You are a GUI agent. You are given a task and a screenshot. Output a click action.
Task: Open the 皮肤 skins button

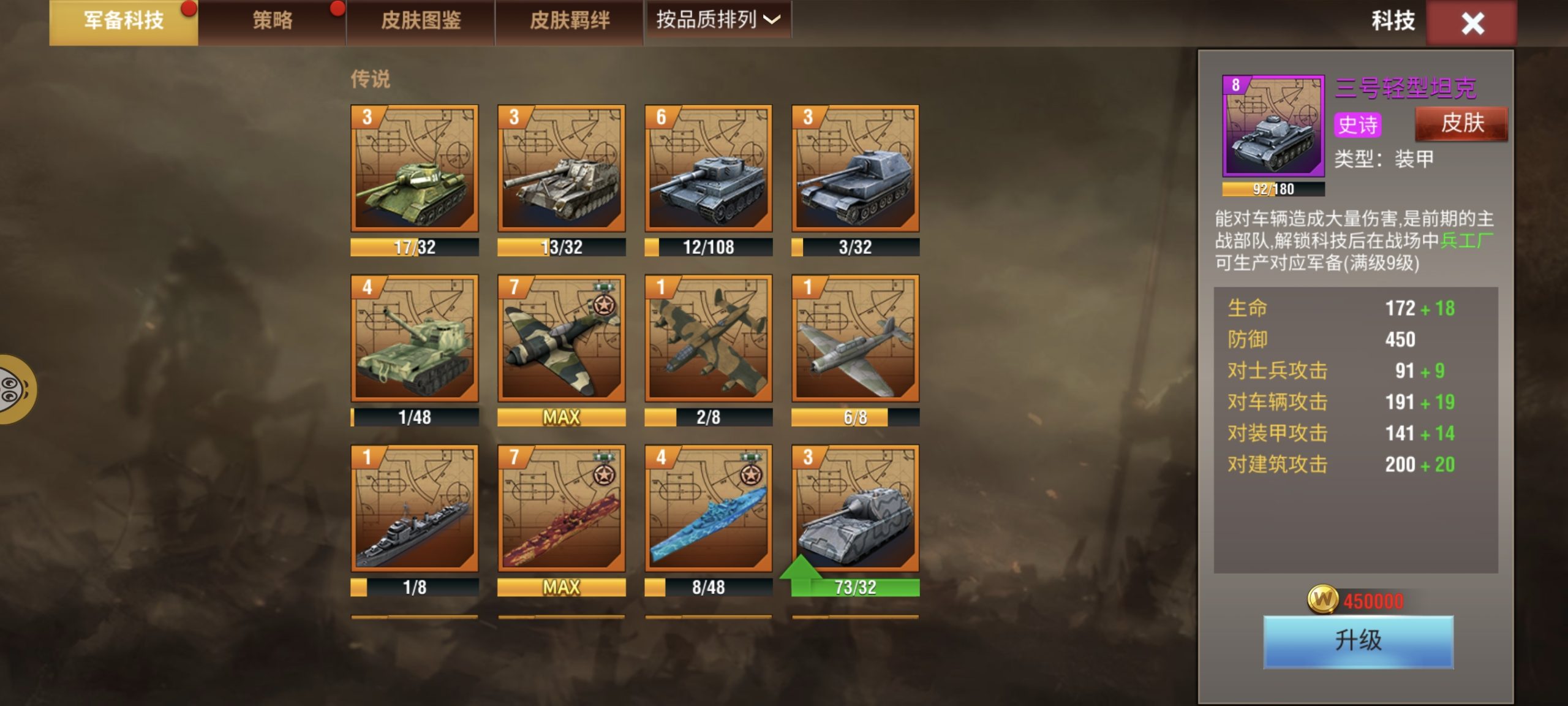[1461, 124]
